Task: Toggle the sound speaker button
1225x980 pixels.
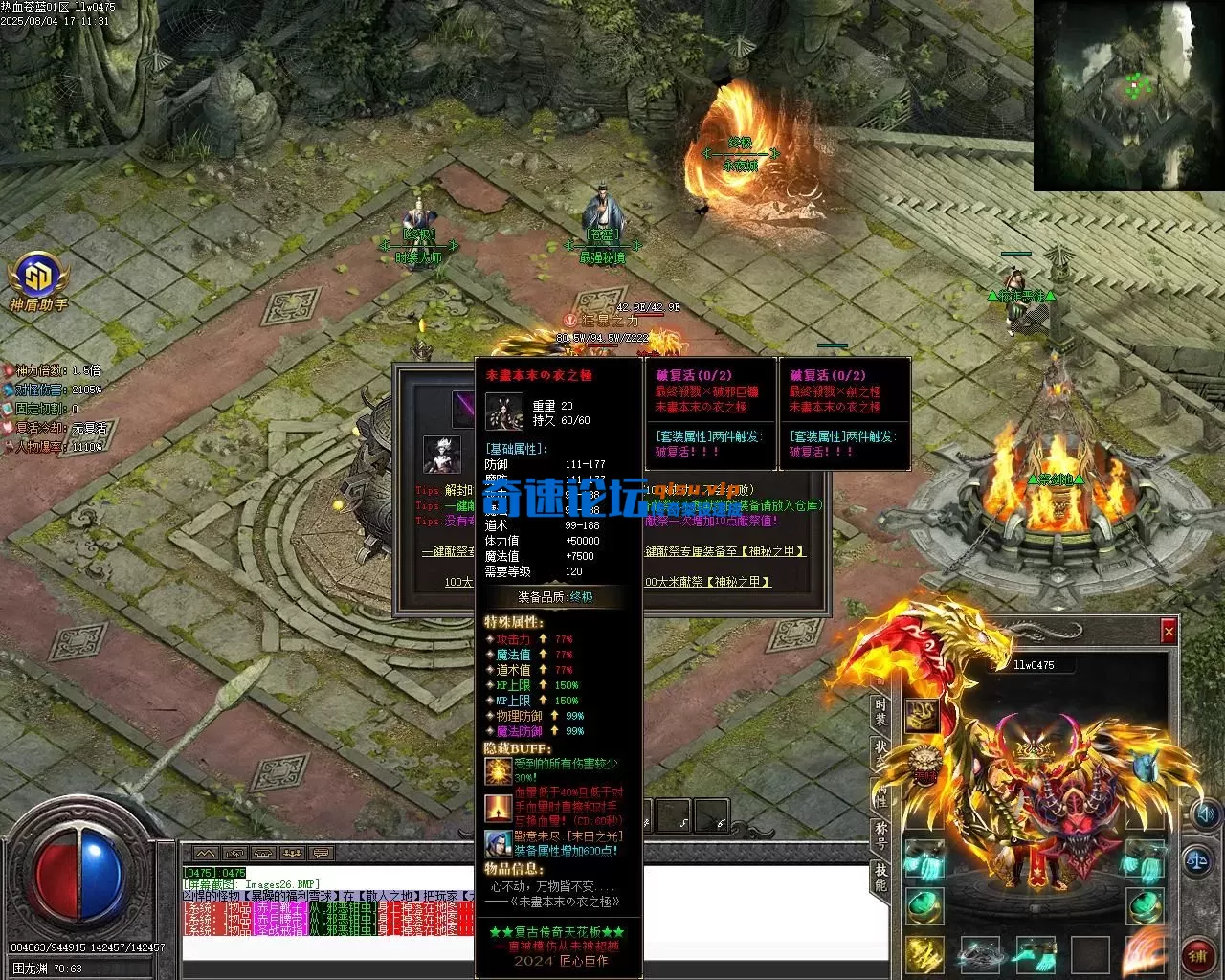Action: [x=1205, y=814]
